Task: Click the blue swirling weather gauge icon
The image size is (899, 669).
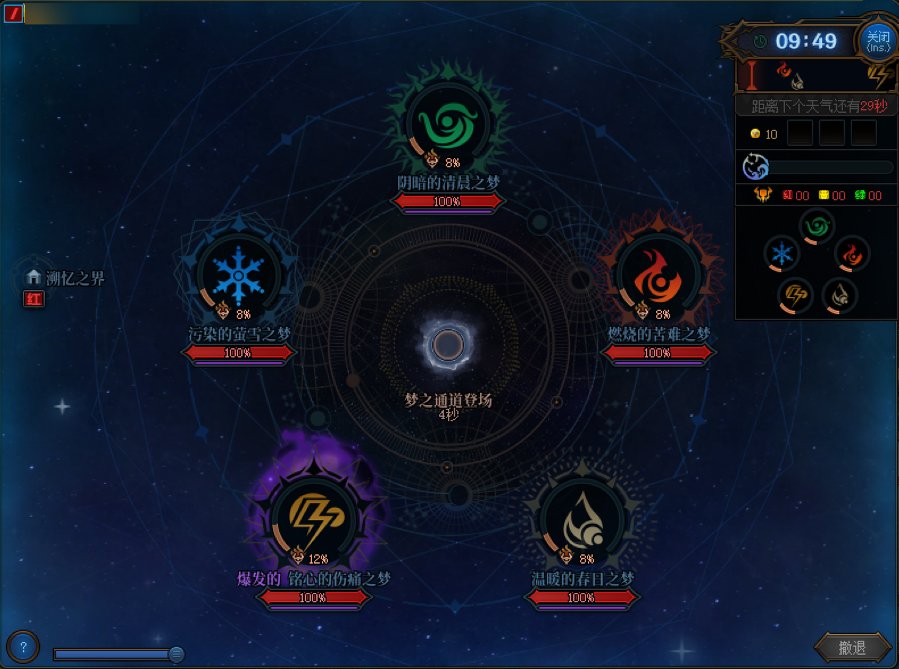Action: pyautogui.click(x=755, y=167)
